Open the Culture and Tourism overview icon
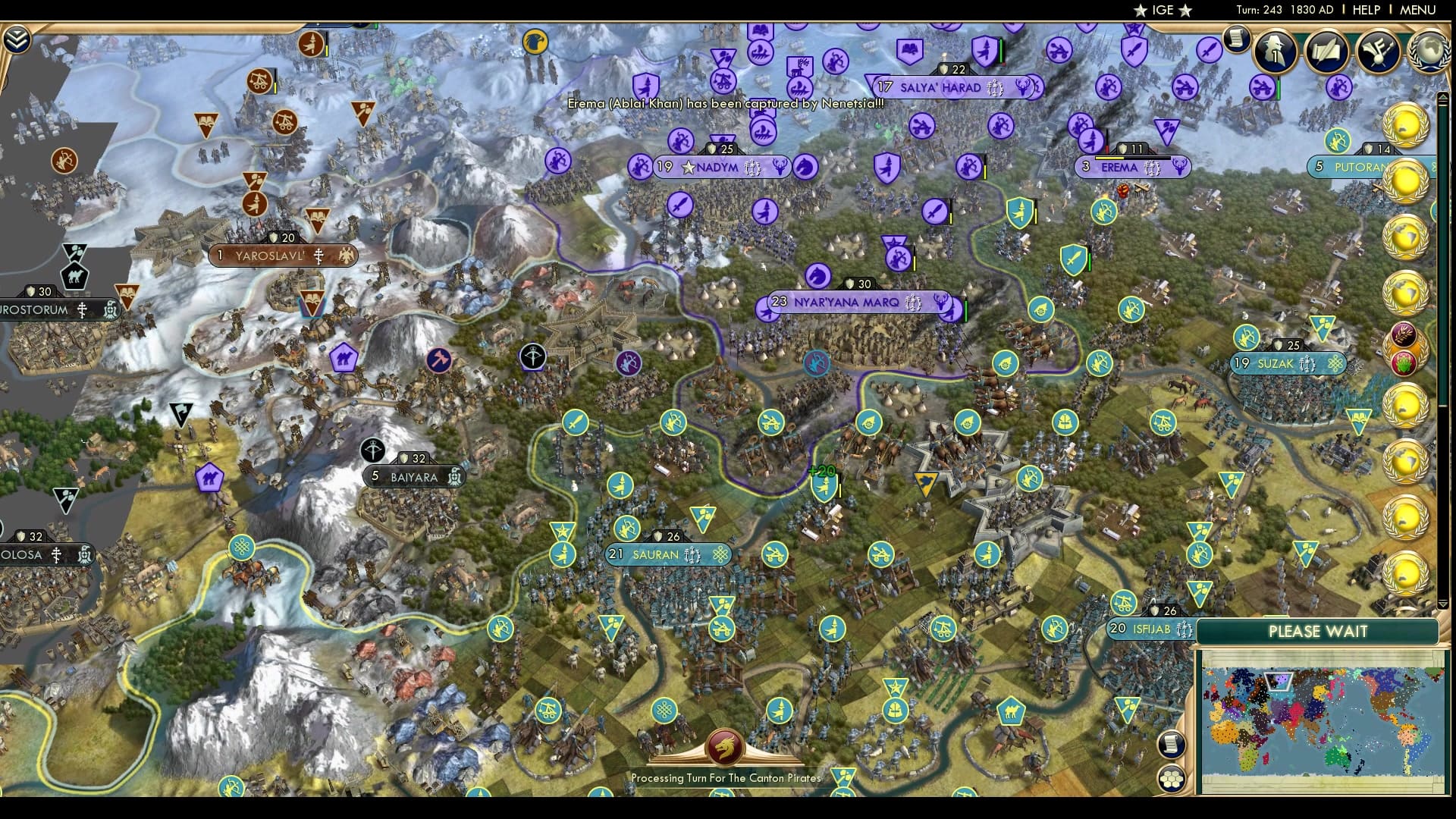Viewport: 1456px width, 819px height. [1377, 50]
